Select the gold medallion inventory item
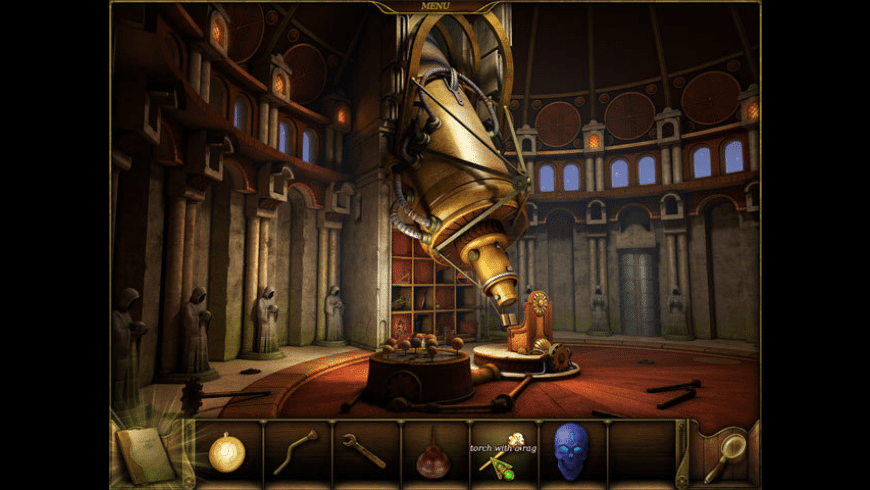Image resolution: width=870 pixels, height=490 pixels. [x=227, y=455]
